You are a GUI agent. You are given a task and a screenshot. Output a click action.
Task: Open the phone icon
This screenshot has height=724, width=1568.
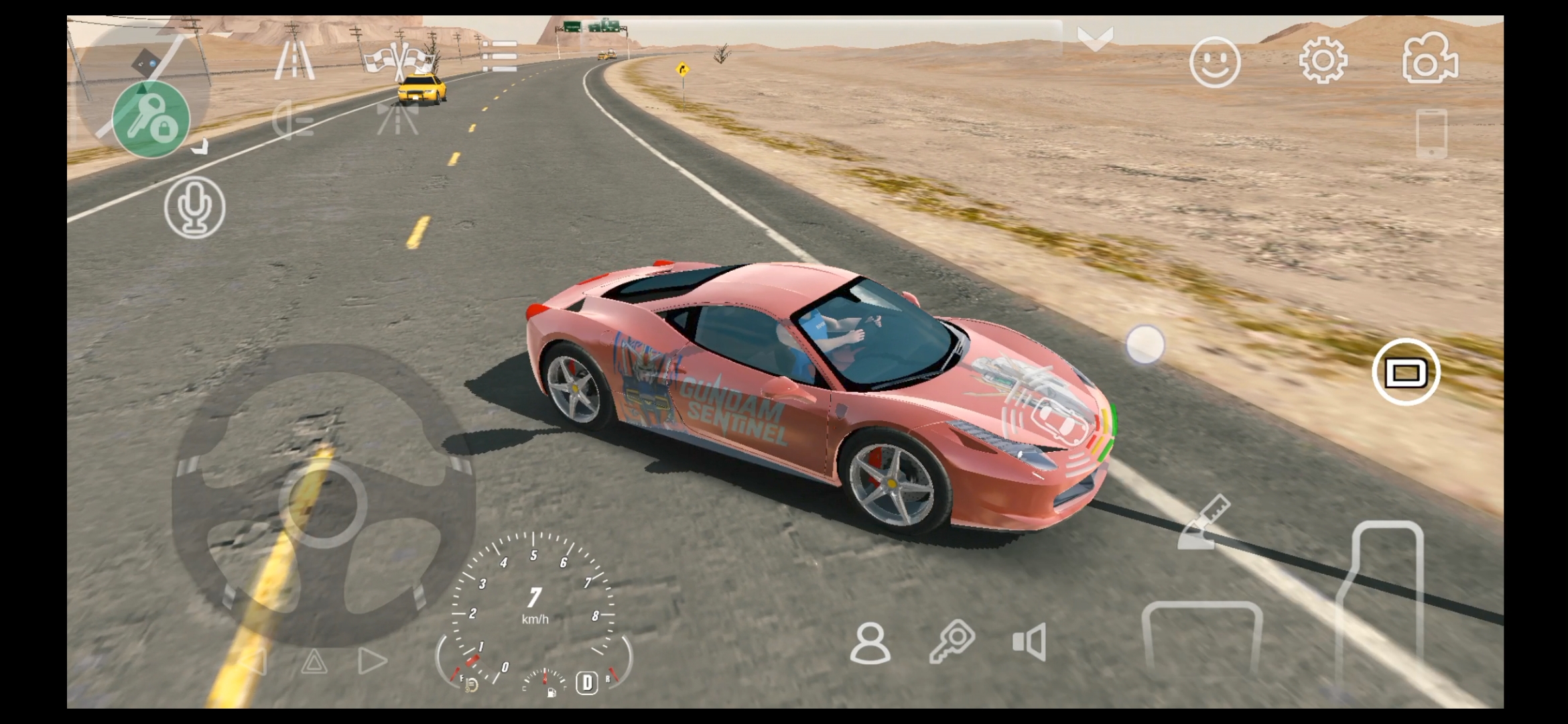coord(1431,133)
